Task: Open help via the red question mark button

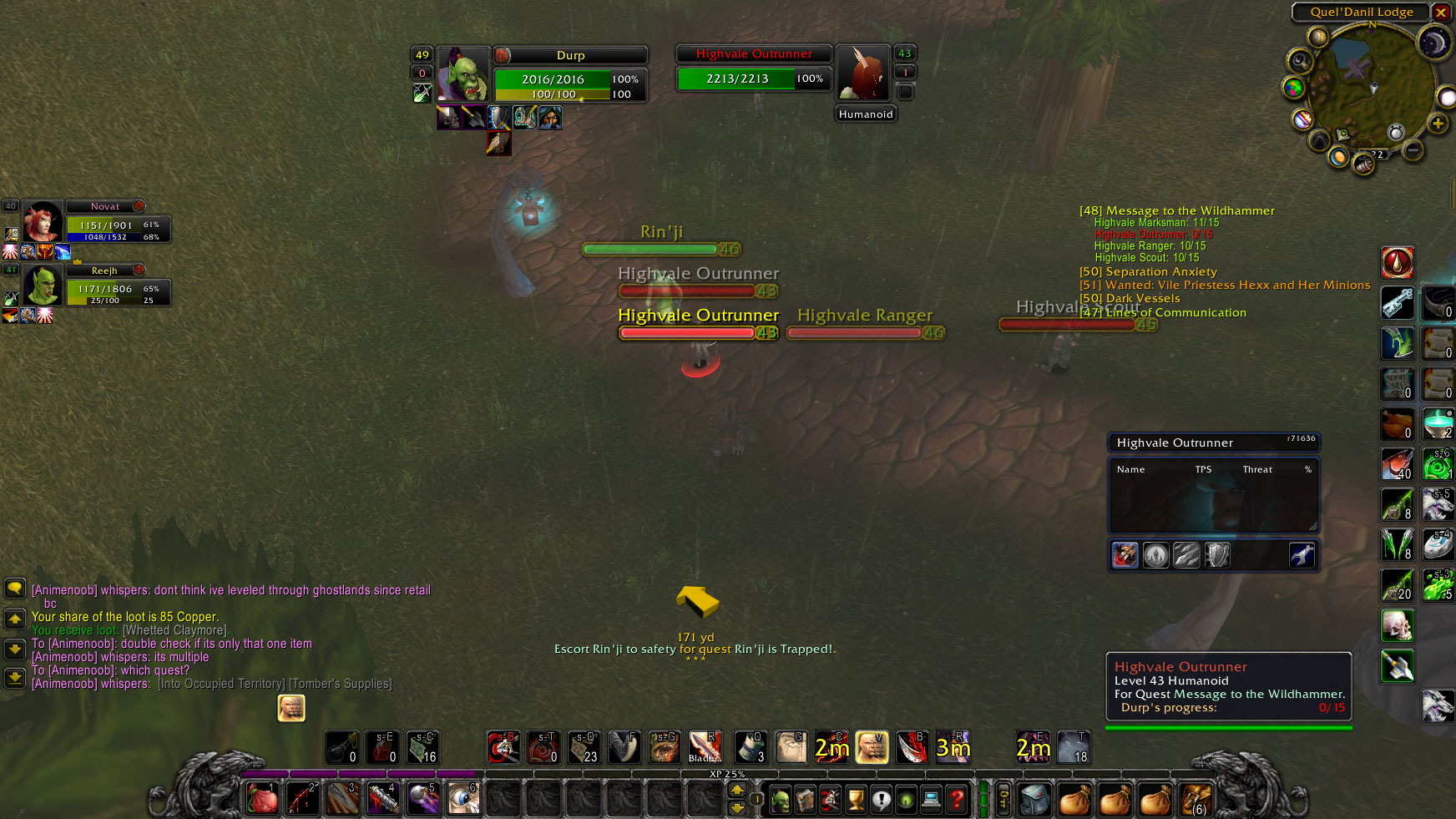Action: coord(955,797)
